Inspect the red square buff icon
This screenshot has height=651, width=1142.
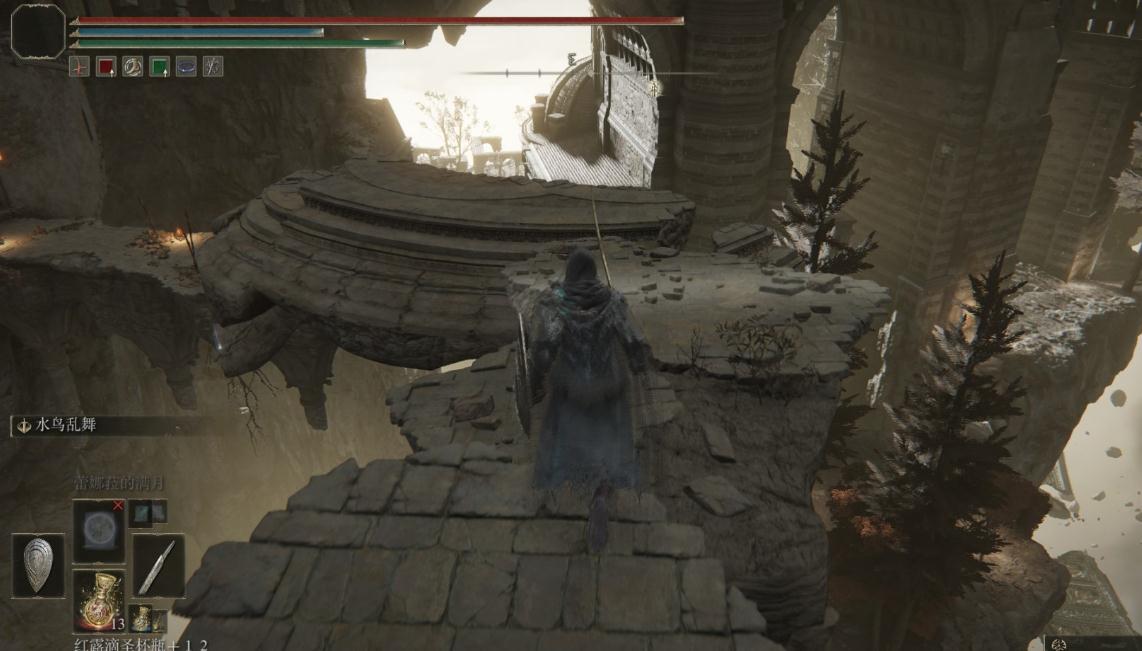click(x=106, y=67)
